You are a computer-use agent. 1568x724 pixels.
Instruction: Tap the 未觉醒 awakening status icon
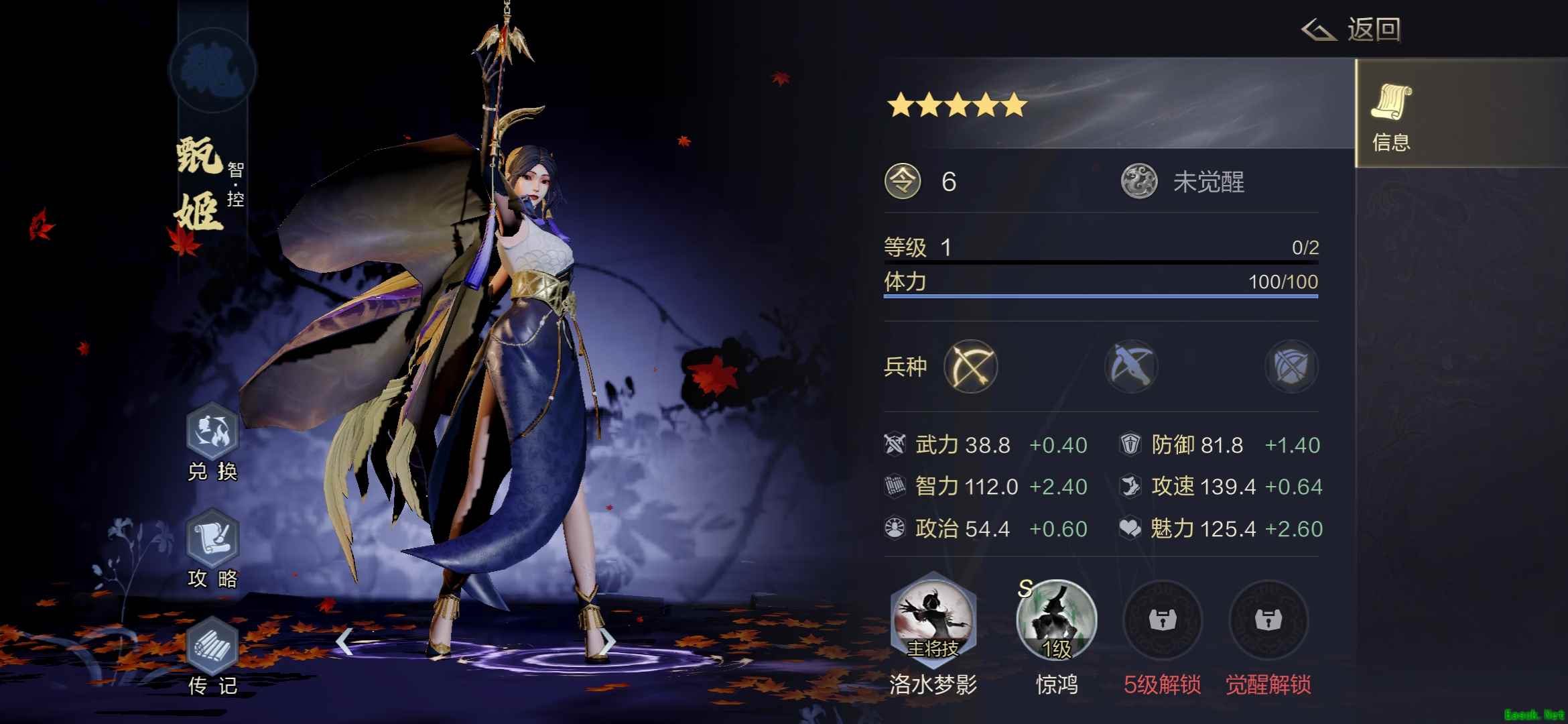coord(1139,182)
